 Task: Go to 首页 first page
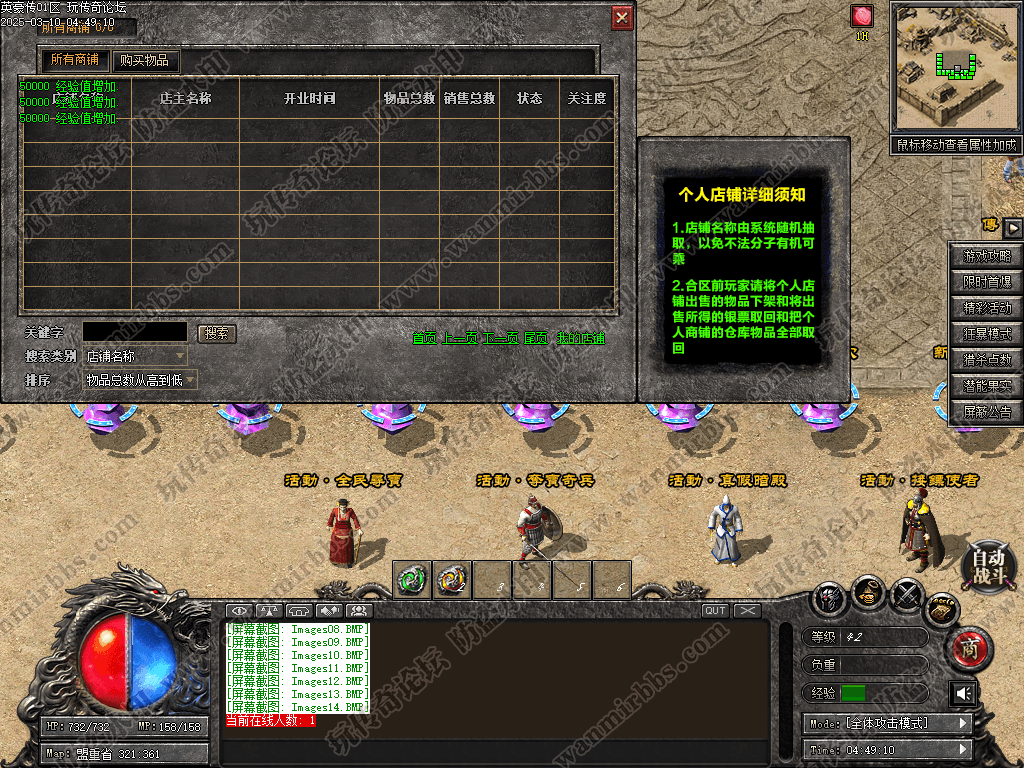425,339
